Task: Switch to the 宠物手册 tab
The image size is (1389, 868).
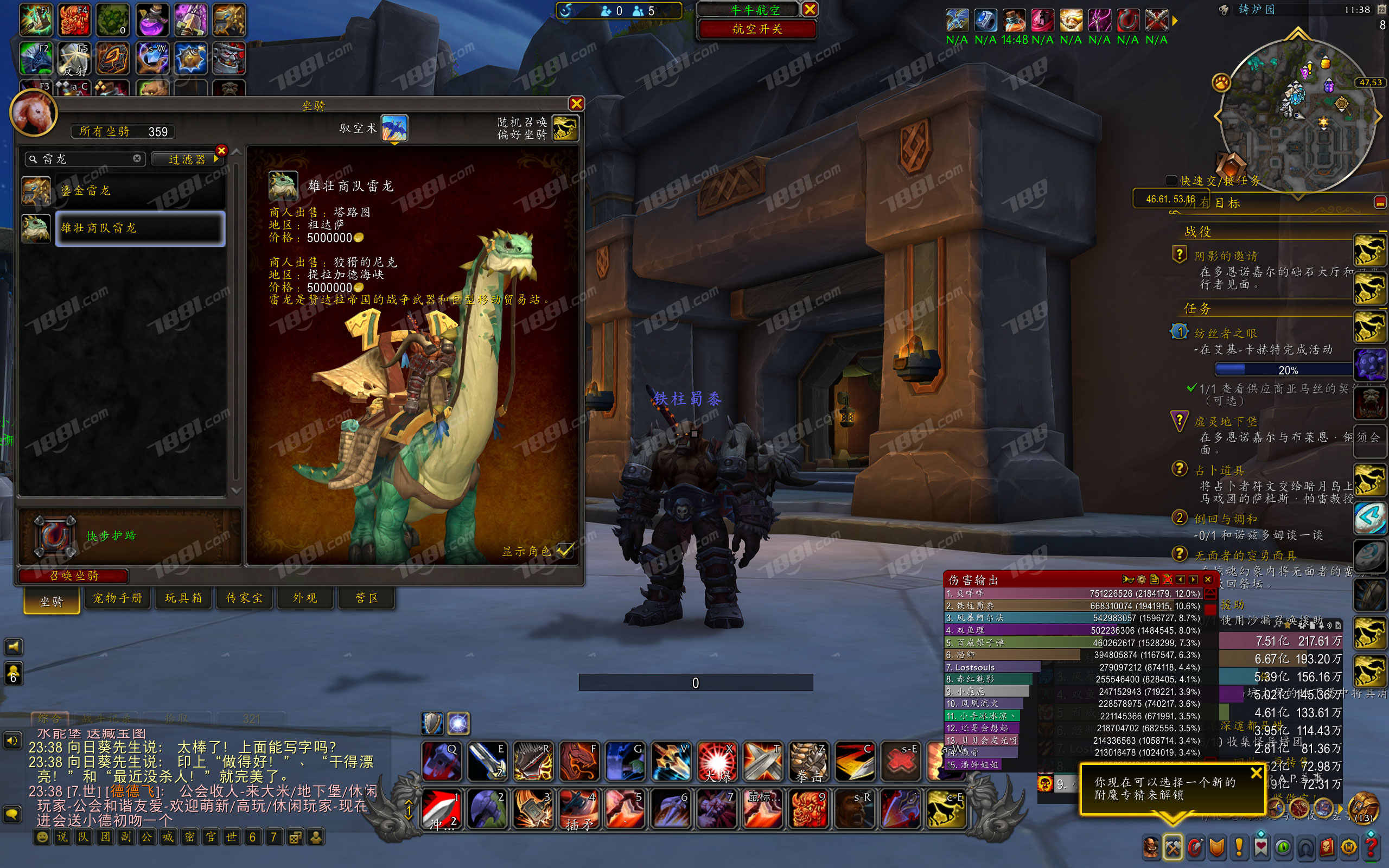Action: [x=118, y=598]
